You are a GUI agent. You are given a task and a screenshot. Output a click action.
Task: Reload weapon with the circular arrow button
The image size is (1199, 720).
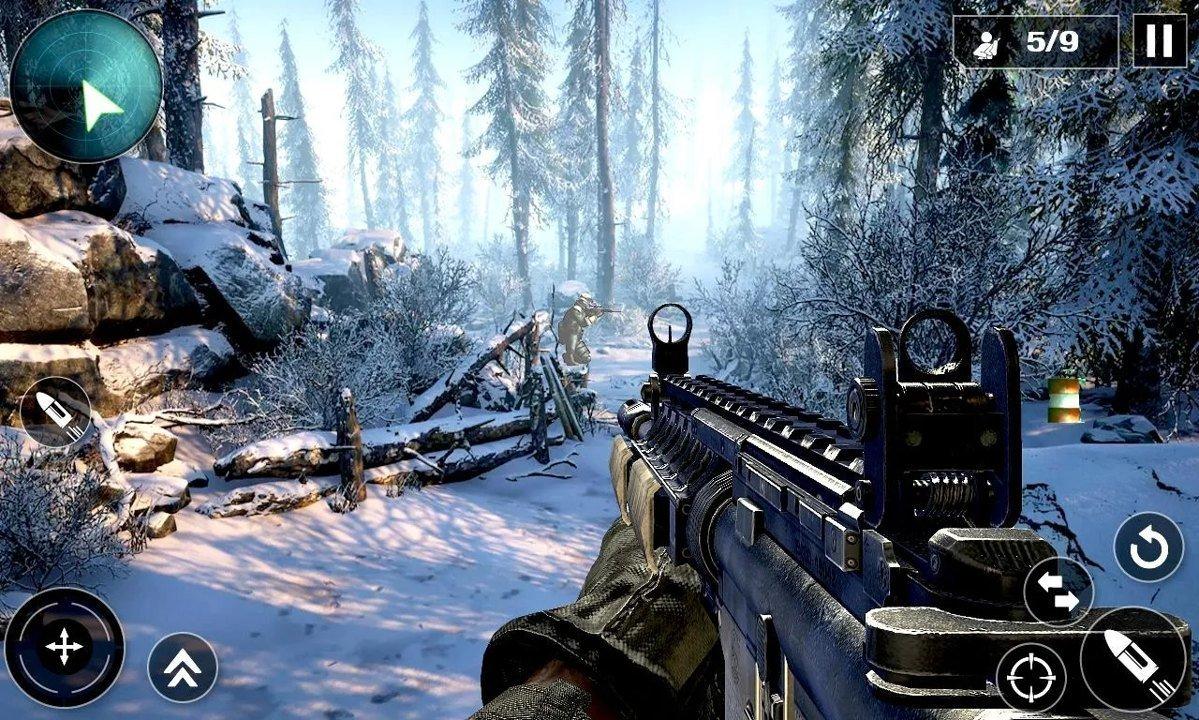click(1148, 546)
